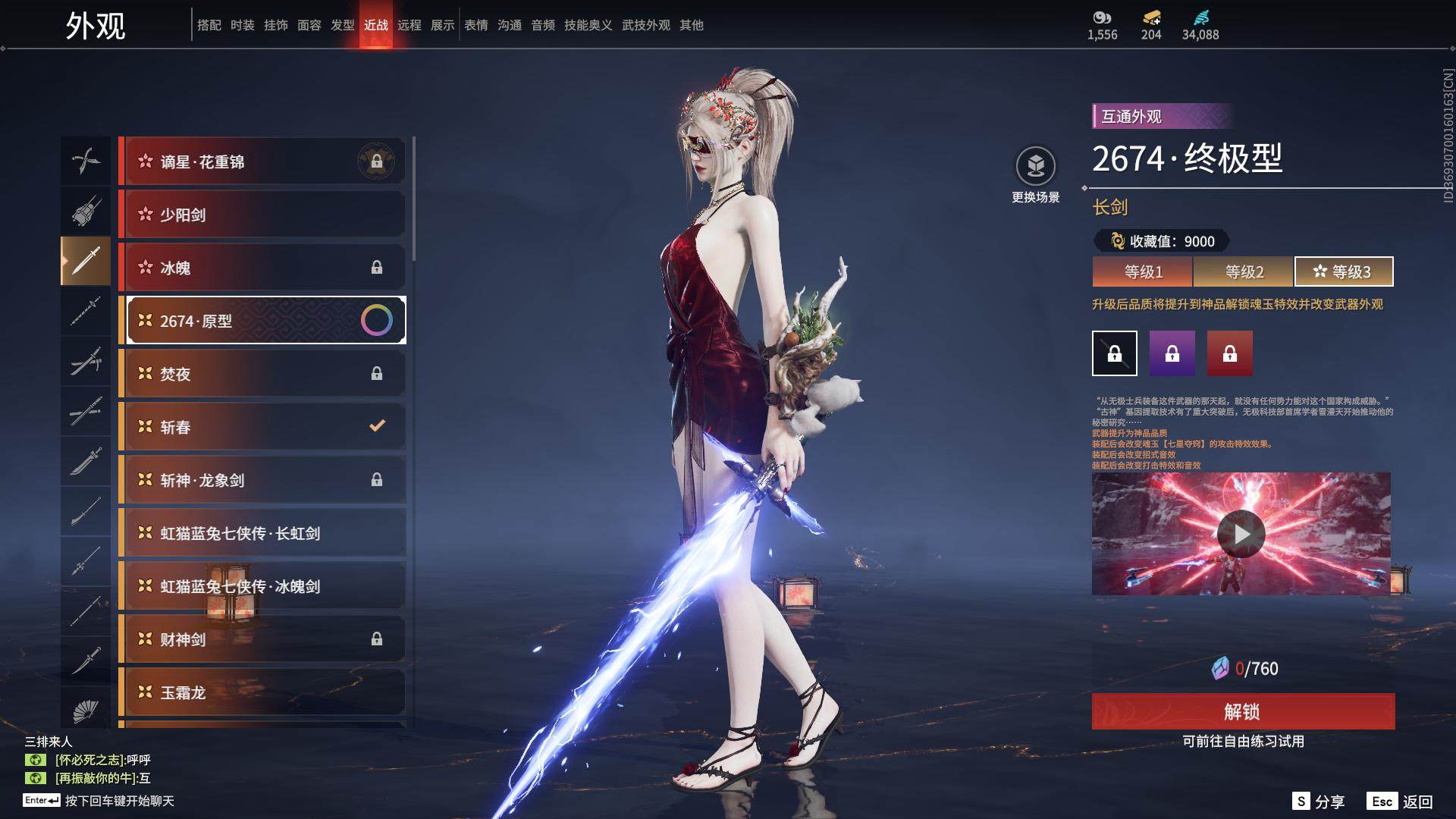
Task: Select the 远程 weapon tab
Action: (409, 25)
